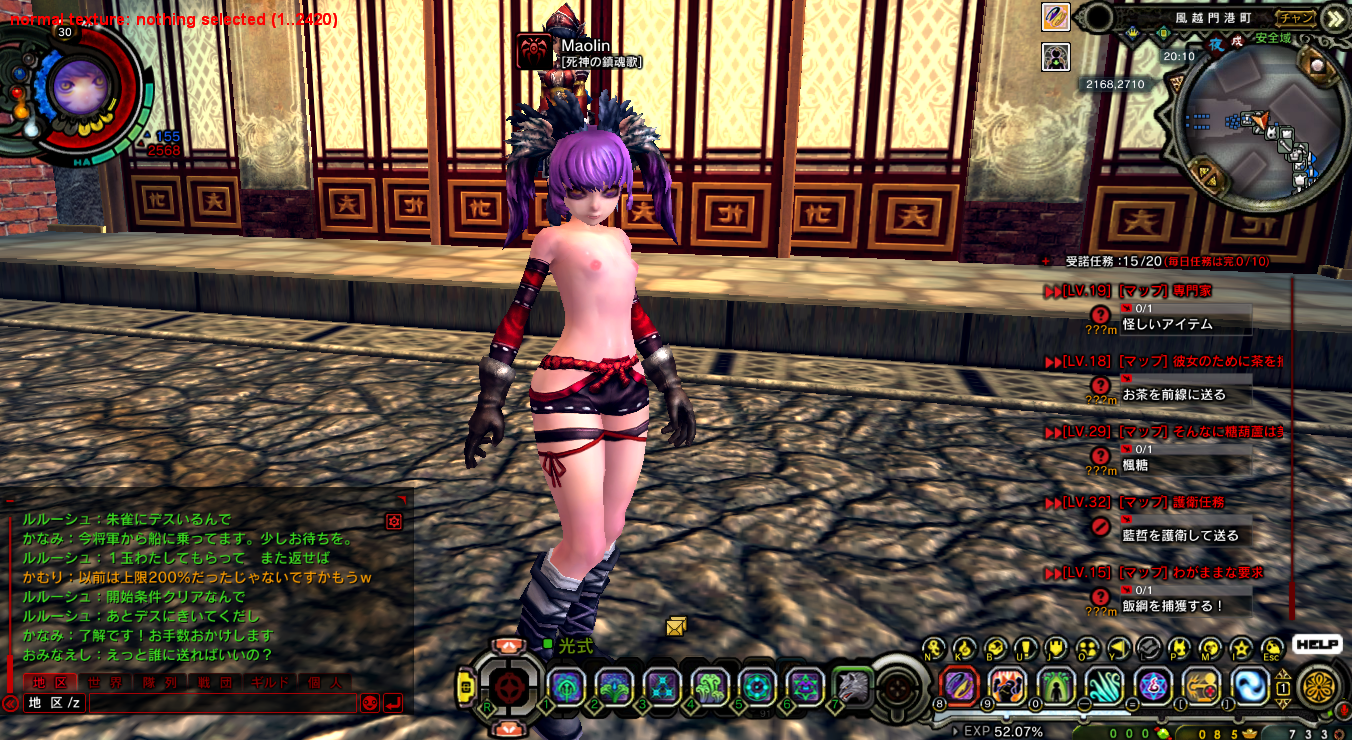Open the yellow envelope mail notification
Viewport: 1352px width, 740px height.
(676, 627)
